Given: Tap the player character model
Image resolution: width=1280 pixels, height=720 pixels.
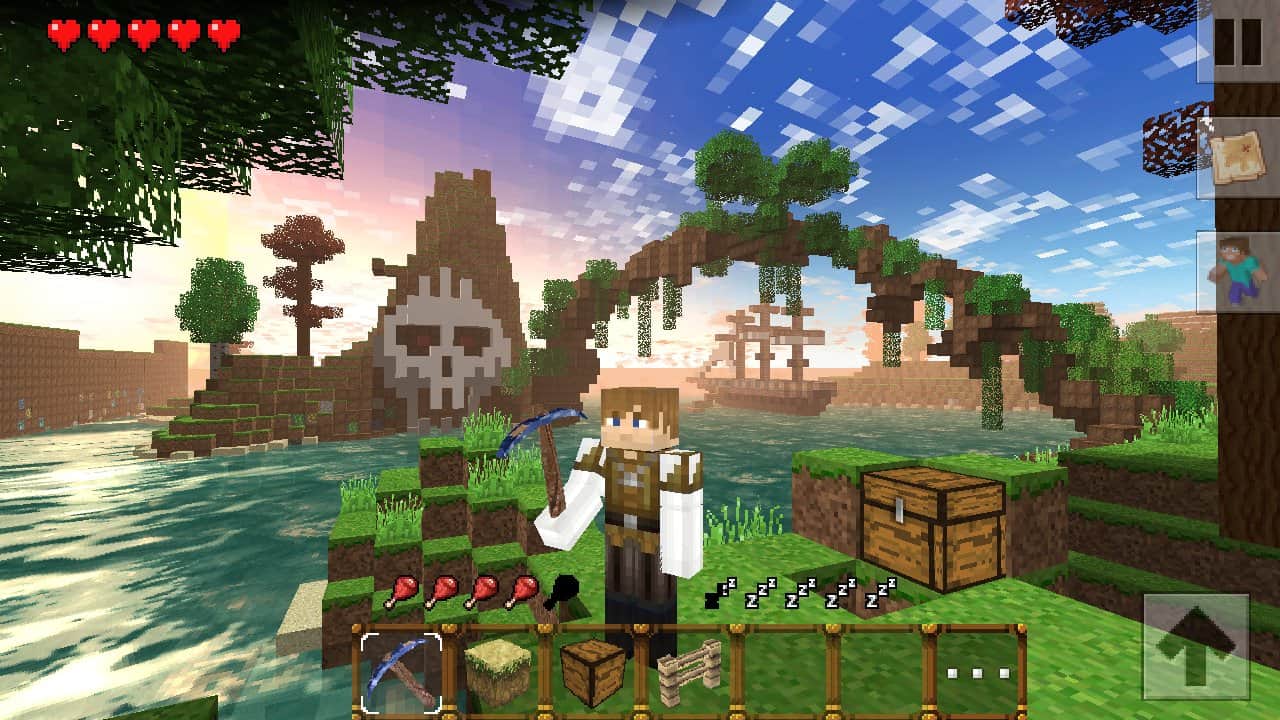Looking at the screenshot, I should (640, 500).
